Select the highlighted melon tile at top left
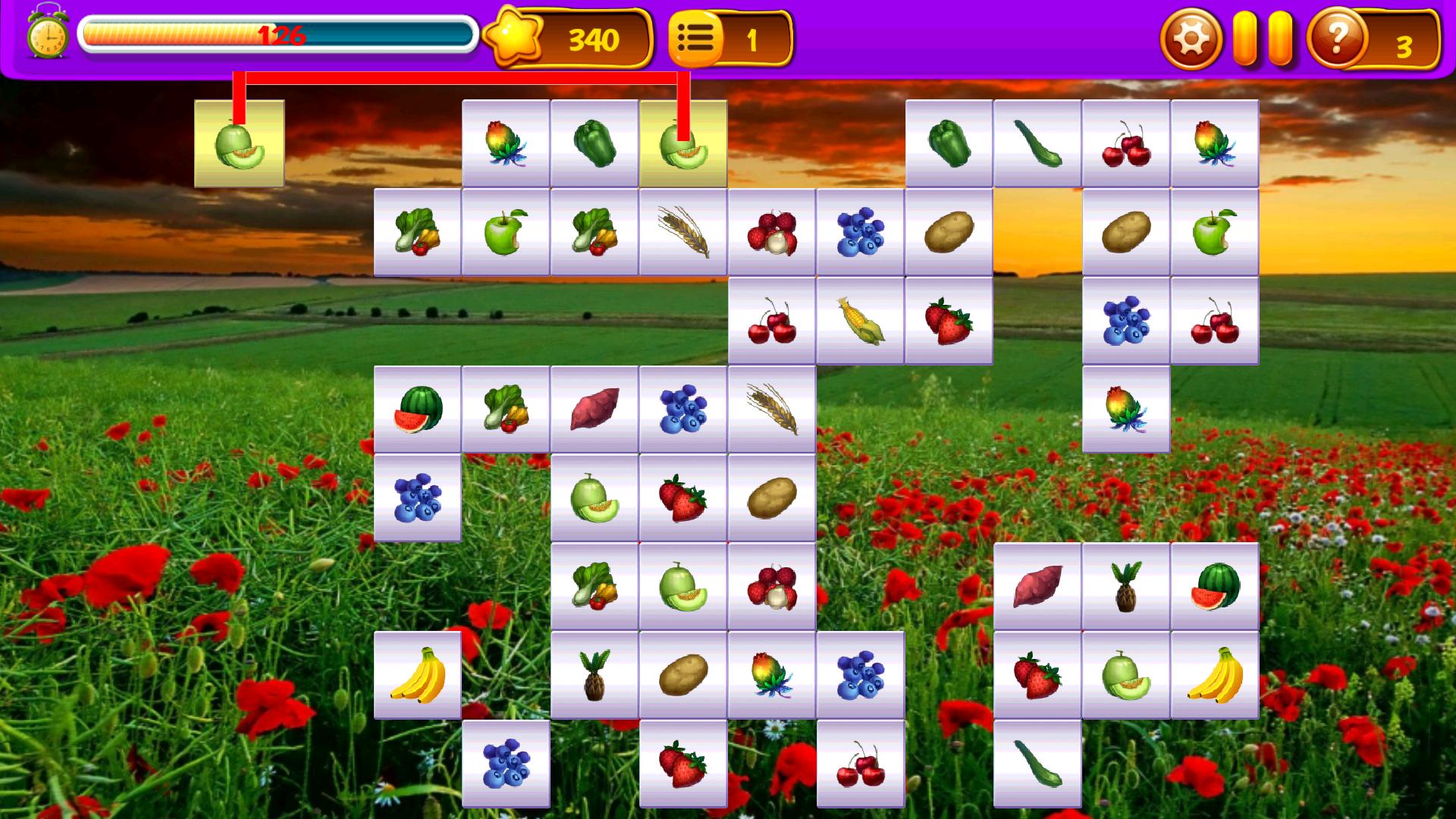This screenshot has height=819, width=1456. pyautogui.click(x=239, y=143)
